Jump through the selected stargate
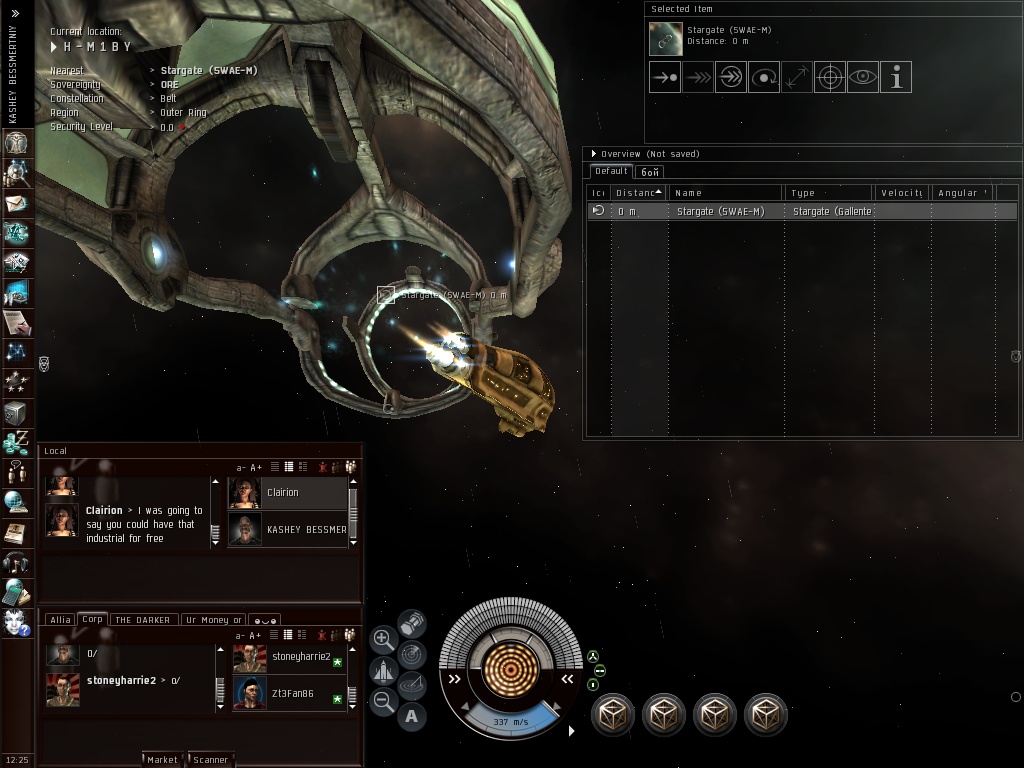 point(731,77)
